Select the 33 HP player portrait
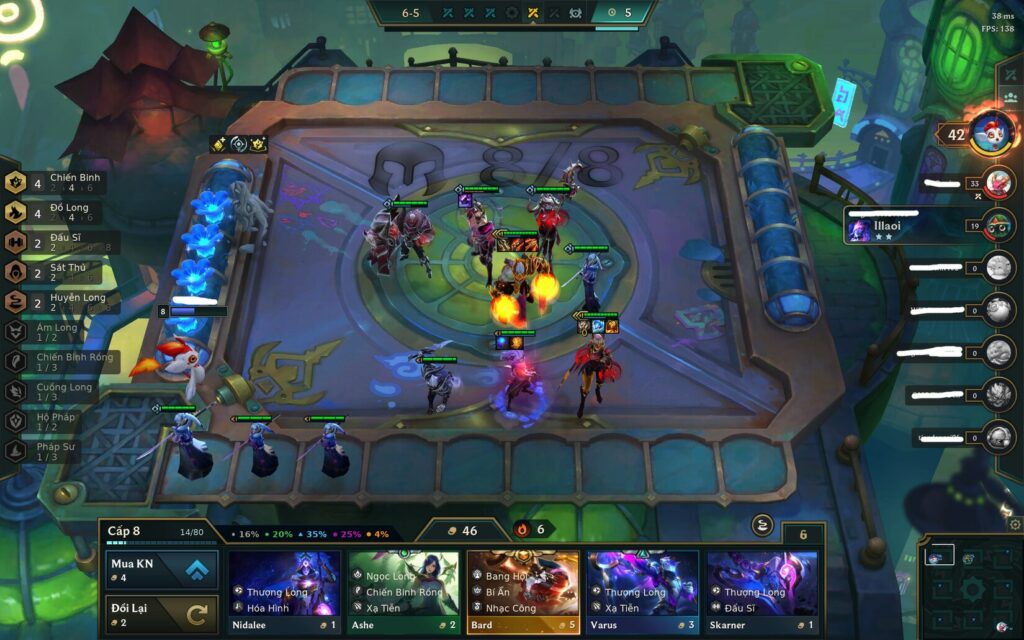Screen dimensions: 1024x640 [998, 183]
